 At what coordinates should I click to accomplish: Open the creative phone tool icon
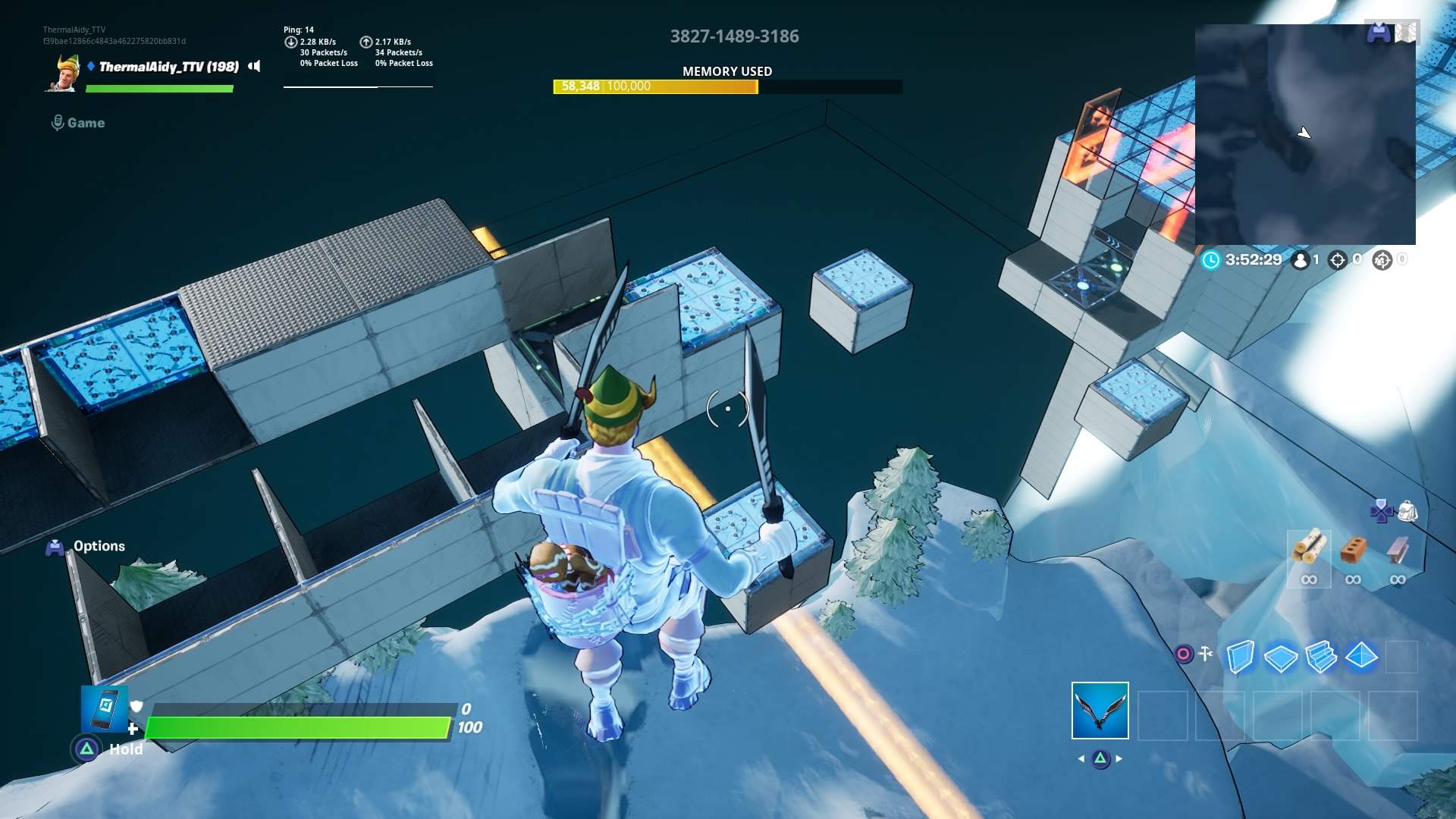[x=105, y=708]
